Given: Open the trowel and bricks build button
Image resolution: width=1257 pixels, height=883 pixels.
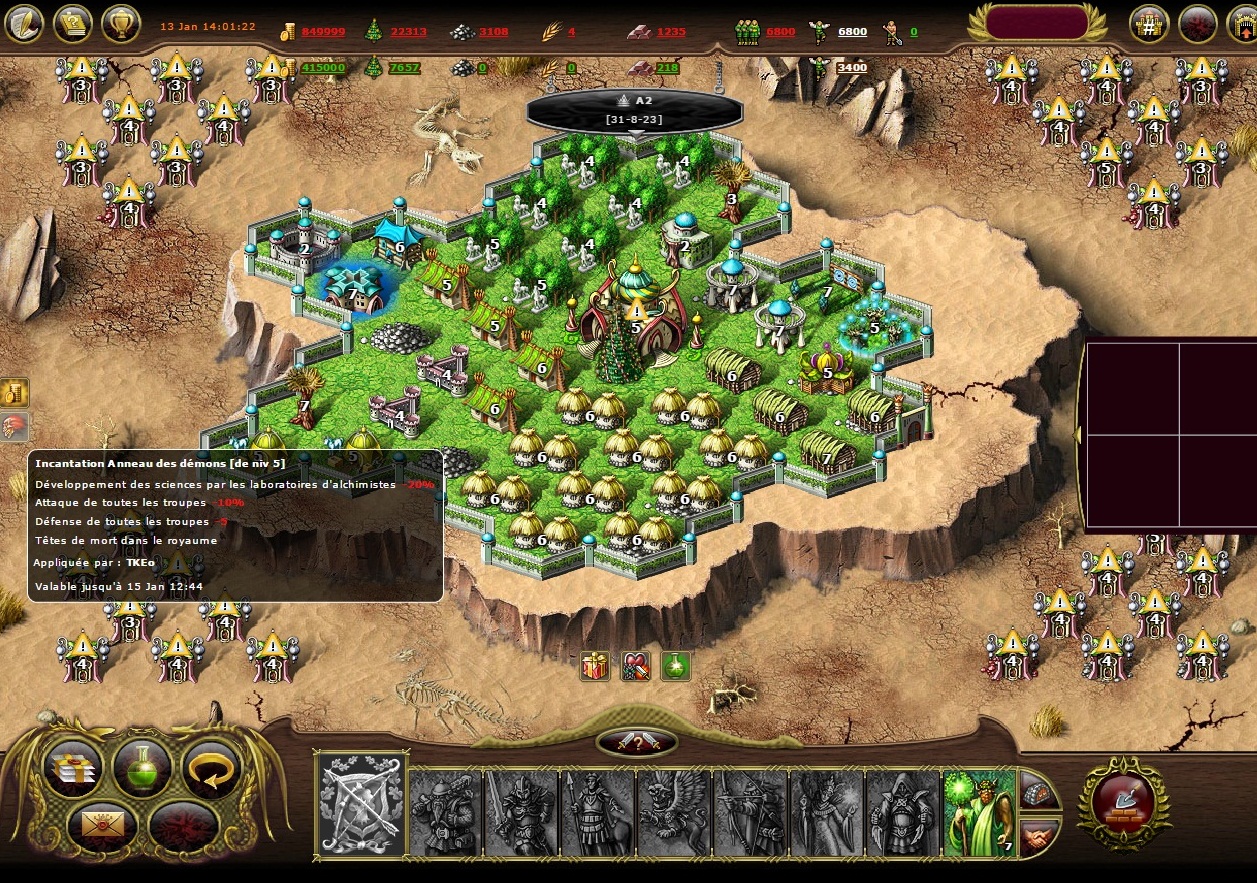Looking at the screenshot, I should pyautogui.click(x=1124, y=803).
